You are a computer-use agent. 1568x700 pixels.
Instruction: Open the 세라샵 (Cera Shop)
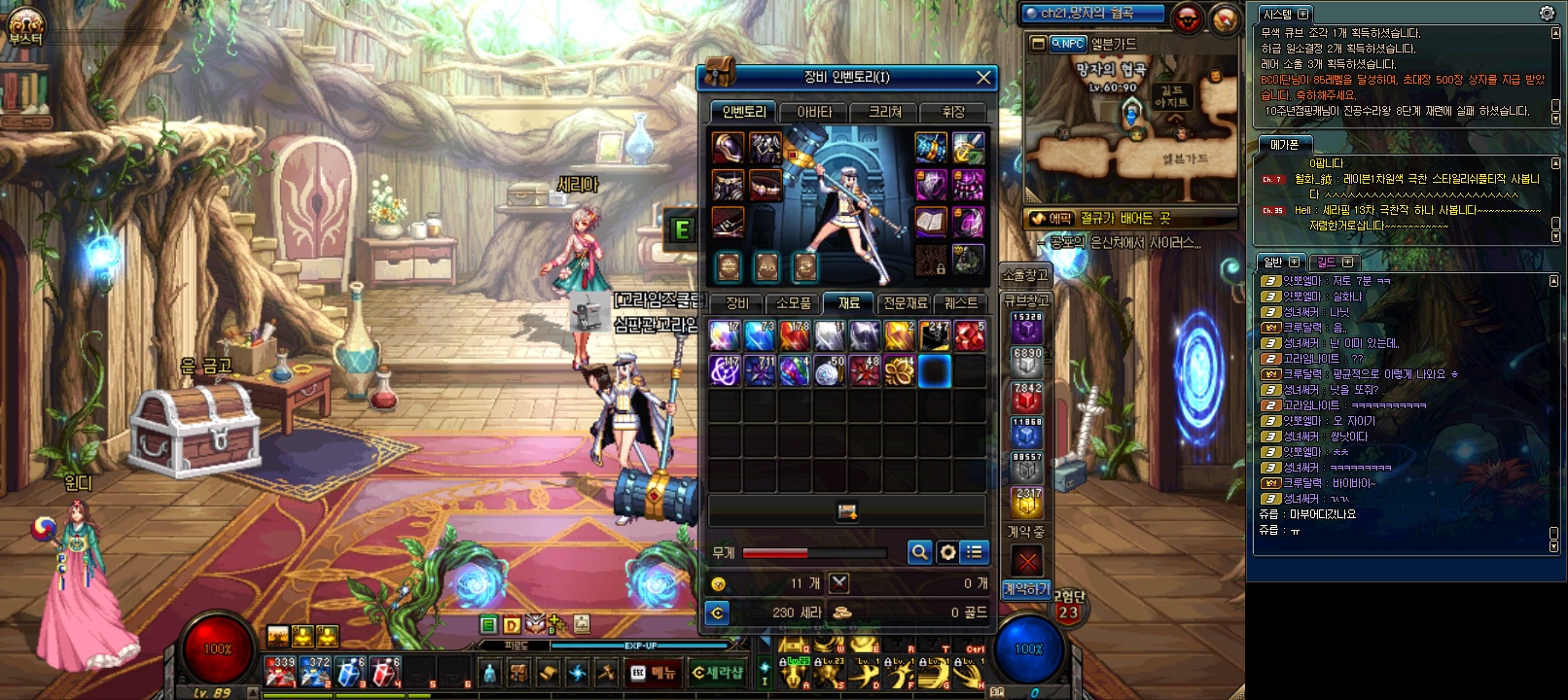coord(717,673)
